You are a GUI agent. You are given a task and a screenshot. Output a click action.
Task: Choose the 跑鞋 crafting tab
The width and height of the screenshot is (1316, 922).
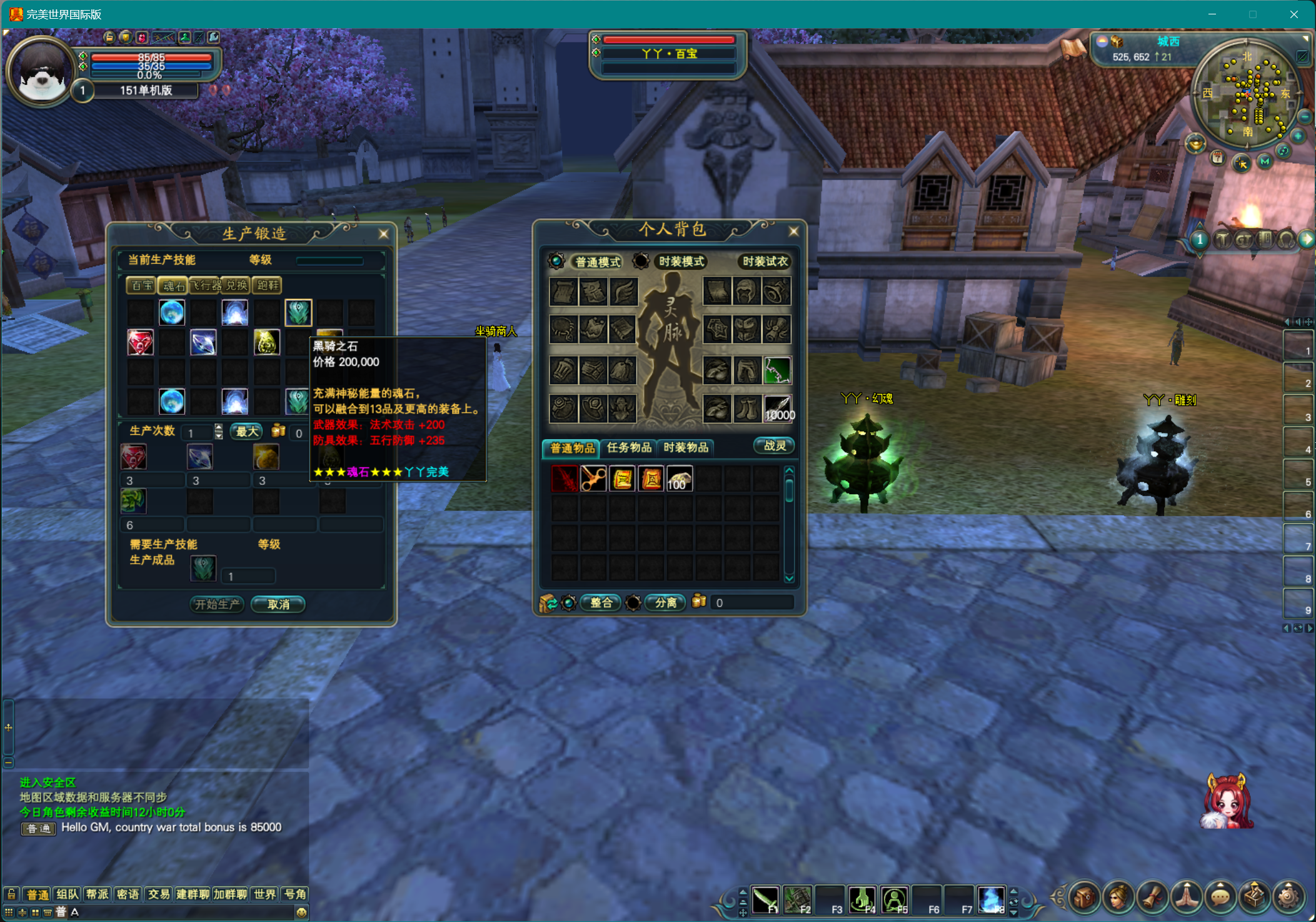click(x=268, y=286)
